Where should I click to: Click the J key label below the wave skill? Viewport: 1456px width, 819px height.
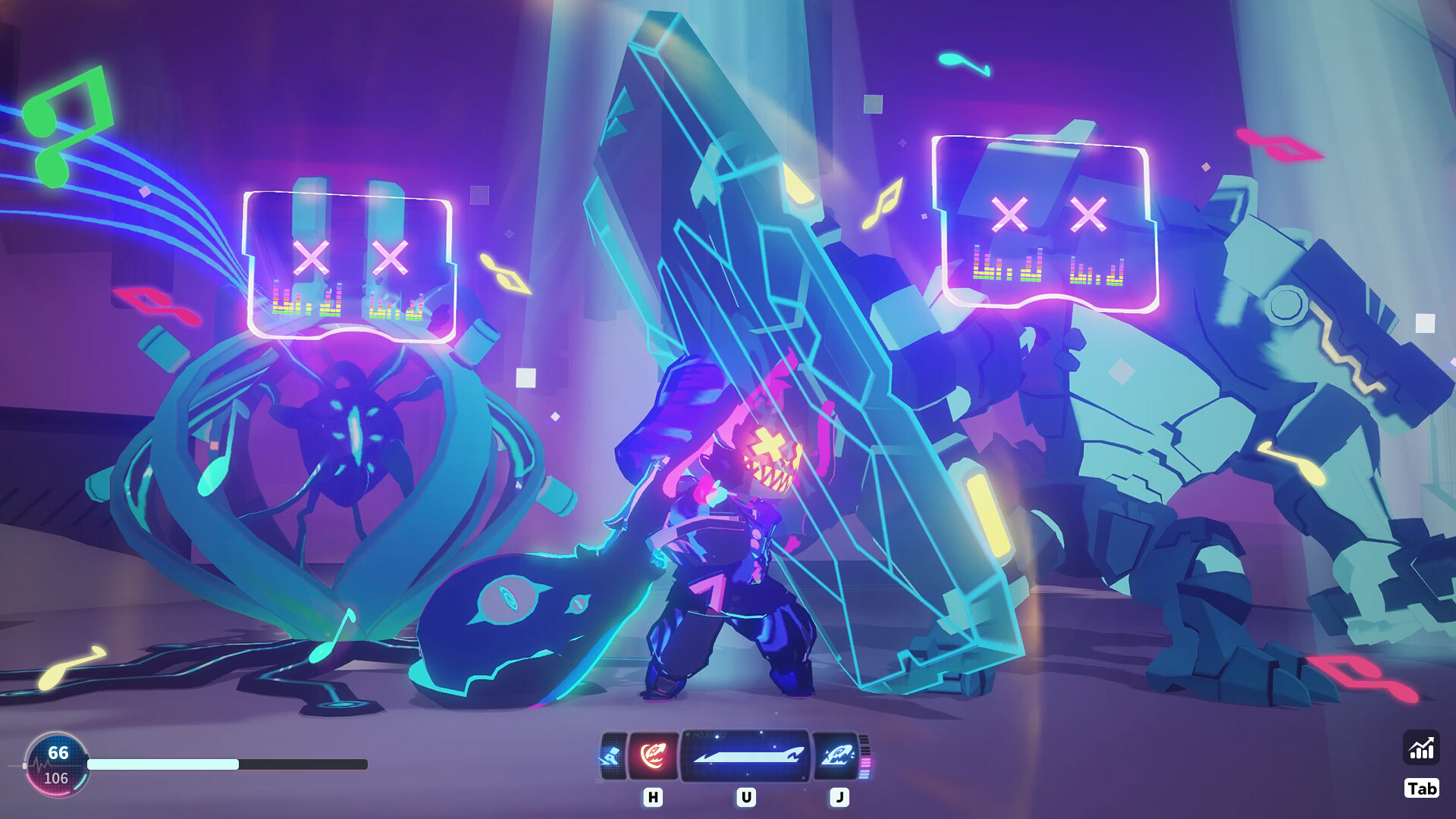[840, 798]
